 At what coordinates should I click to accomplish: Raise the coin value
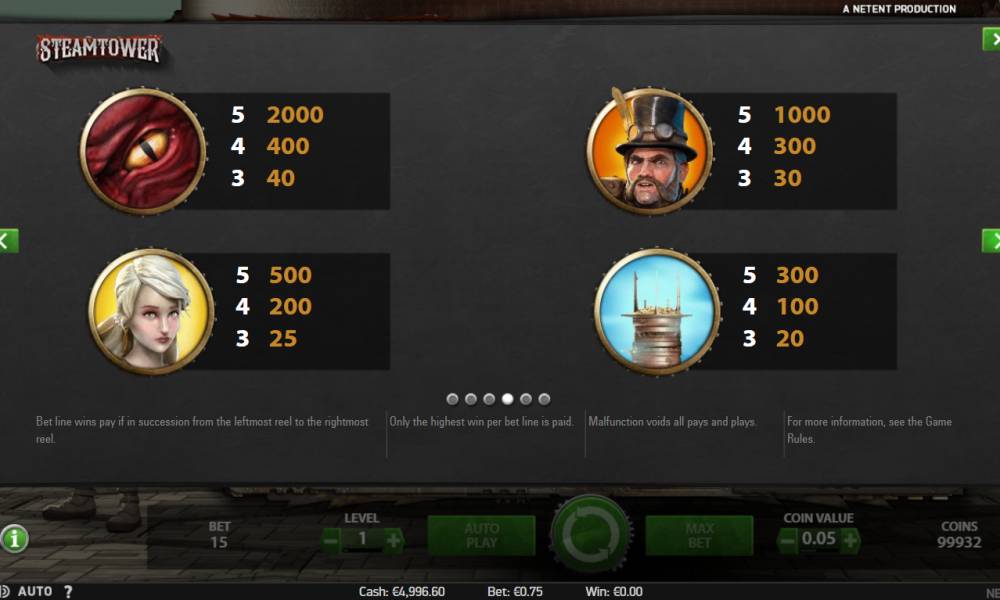(x=850, y=541)
